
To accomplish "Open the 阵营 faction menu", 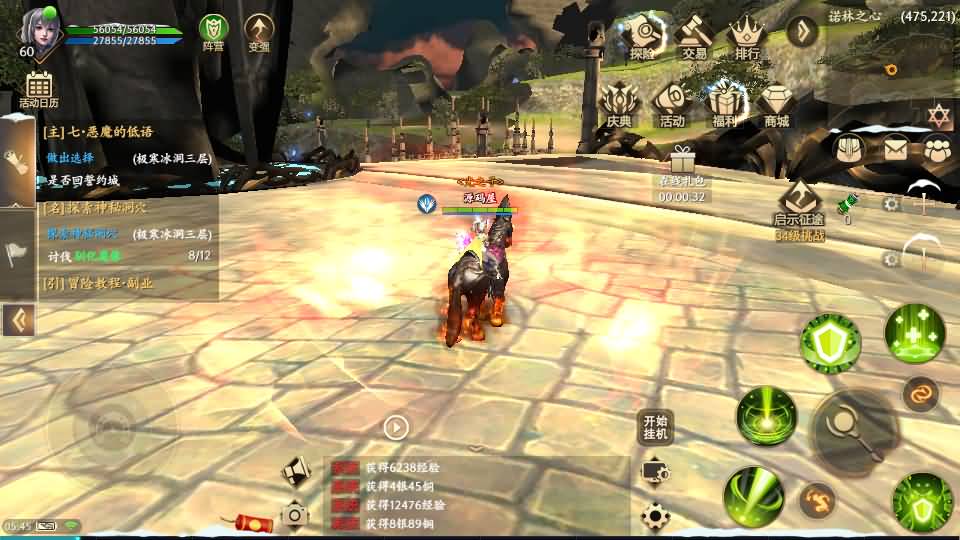I will point(213,31).
